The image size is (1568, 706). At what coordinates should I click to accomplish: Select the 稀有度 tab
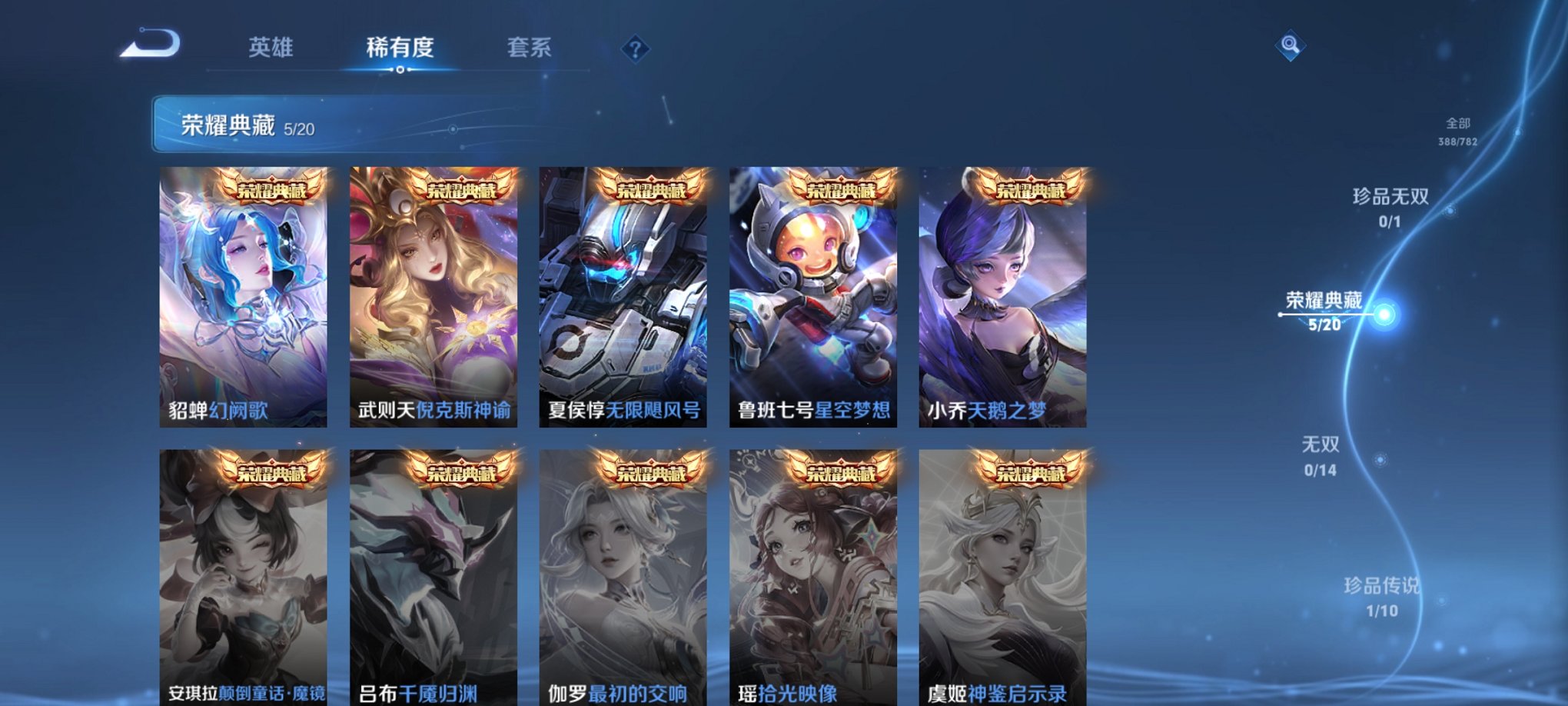(400, 48)
